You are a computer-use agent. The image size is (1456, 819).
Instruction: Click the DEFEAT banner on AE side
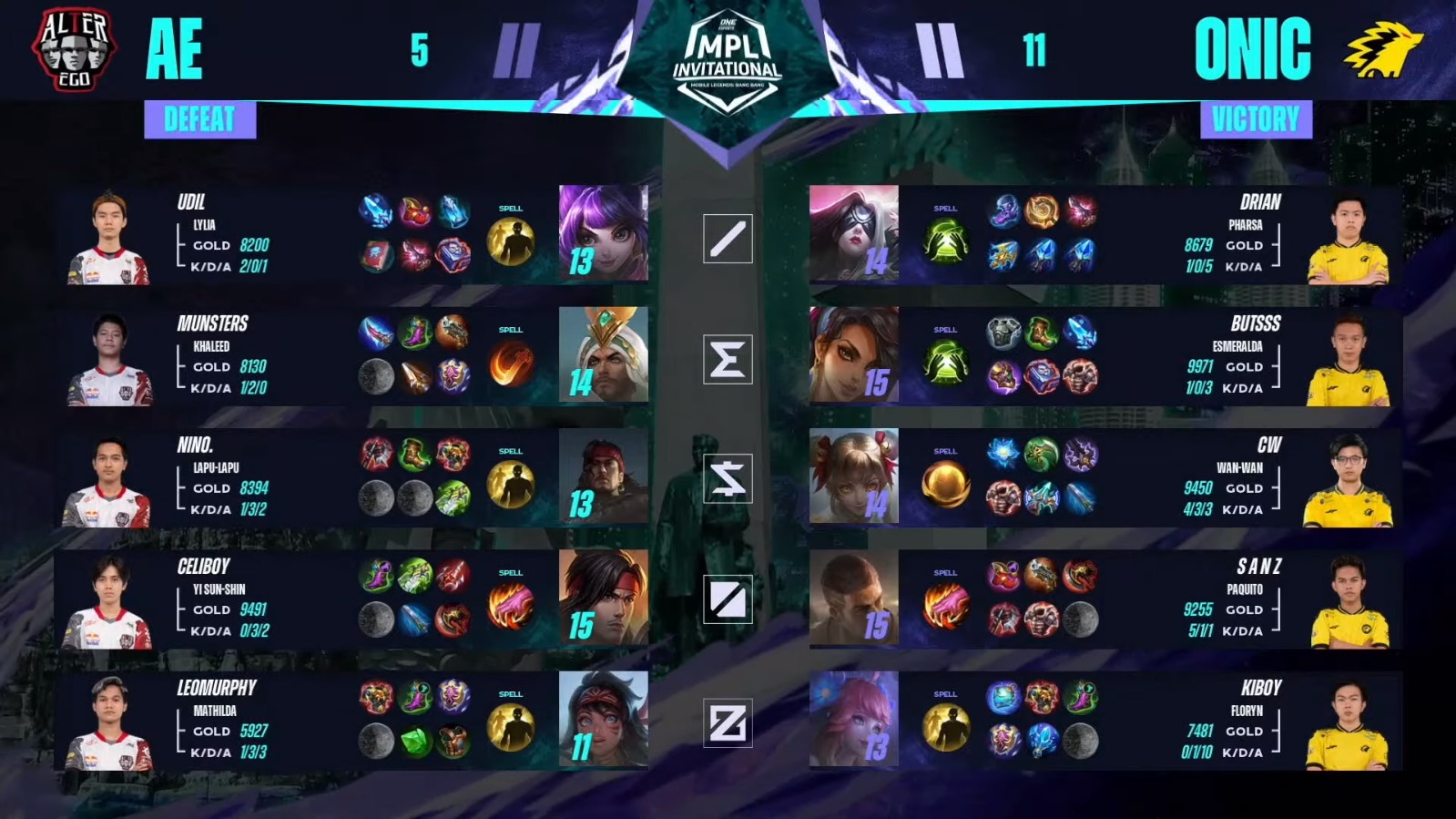200,118
